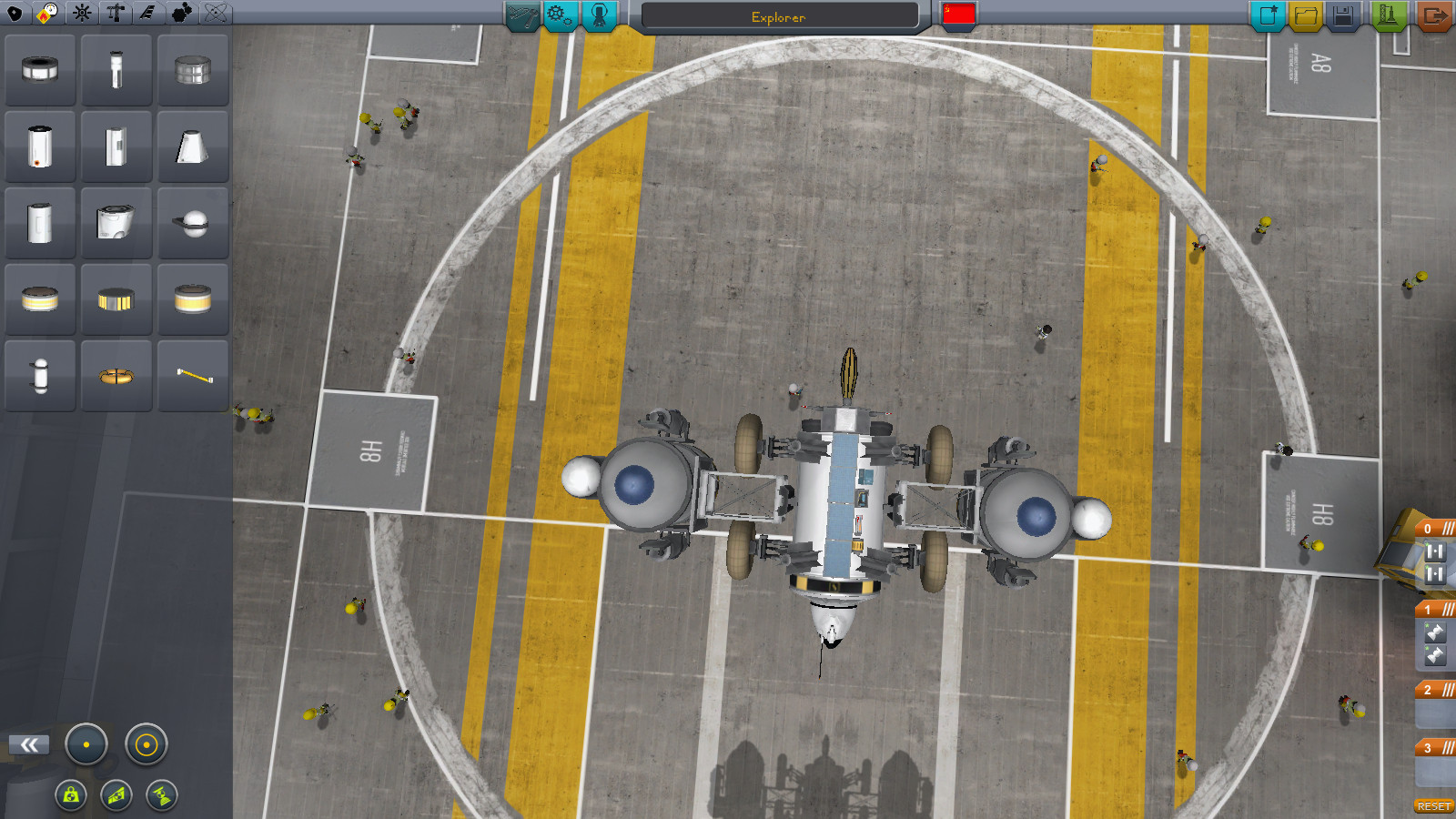Select the round probe sphere part

tap(192, 223)
